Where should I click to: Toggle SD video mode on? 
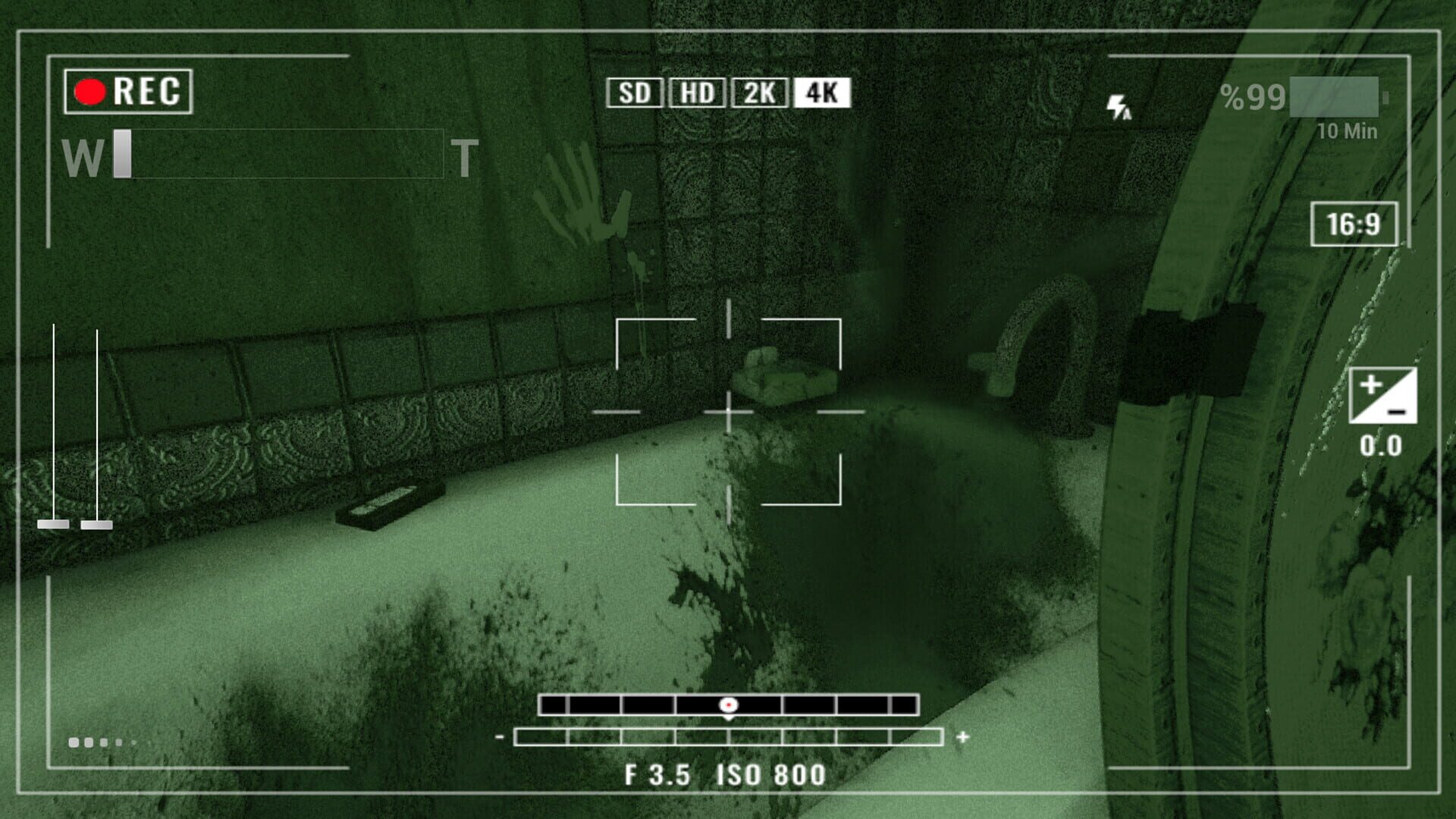[635, 93]
